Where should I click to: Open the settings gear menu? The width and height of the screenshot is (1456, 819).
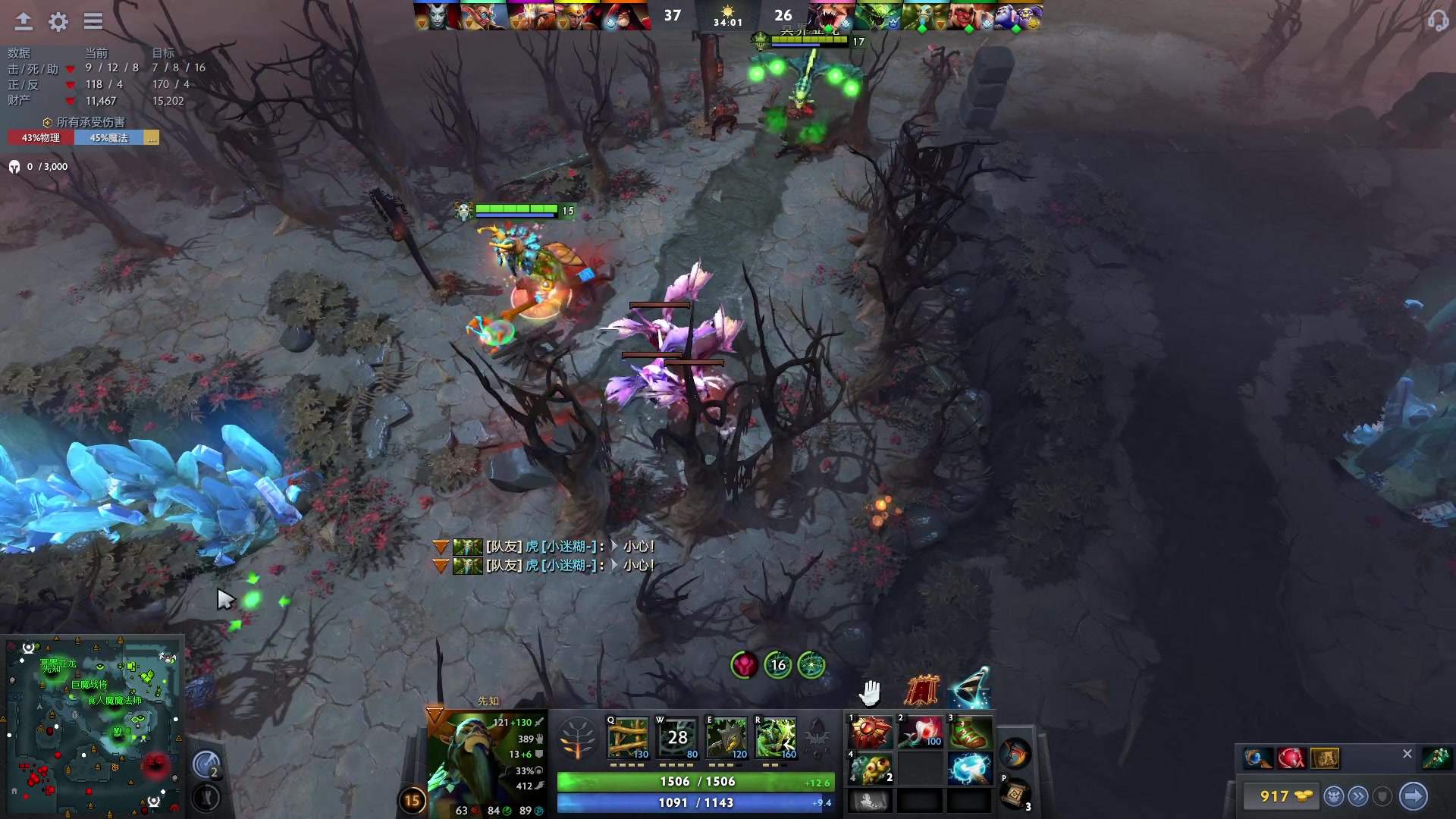(x=58, y=21)
